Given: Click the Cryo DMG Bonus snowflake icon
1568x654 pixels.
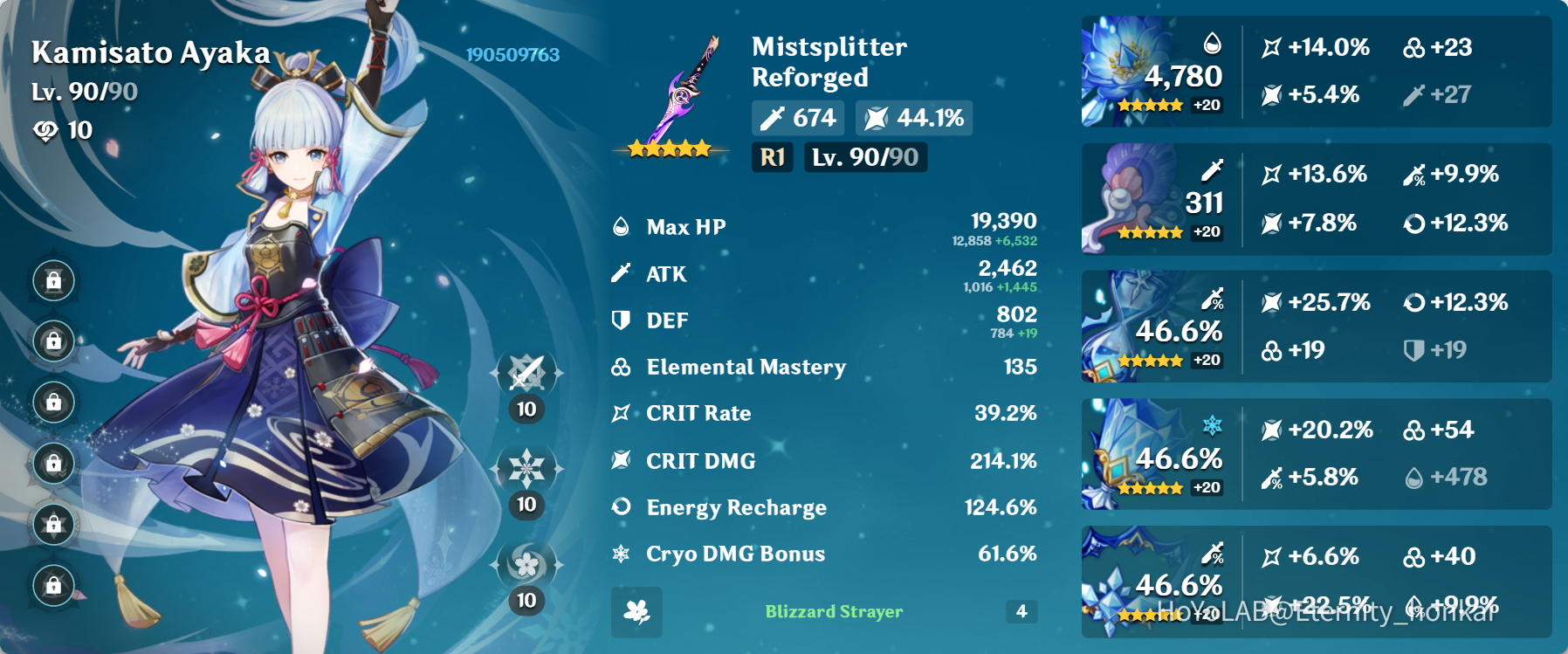Looking at the screenshot, I should click(x=621, y=553).
